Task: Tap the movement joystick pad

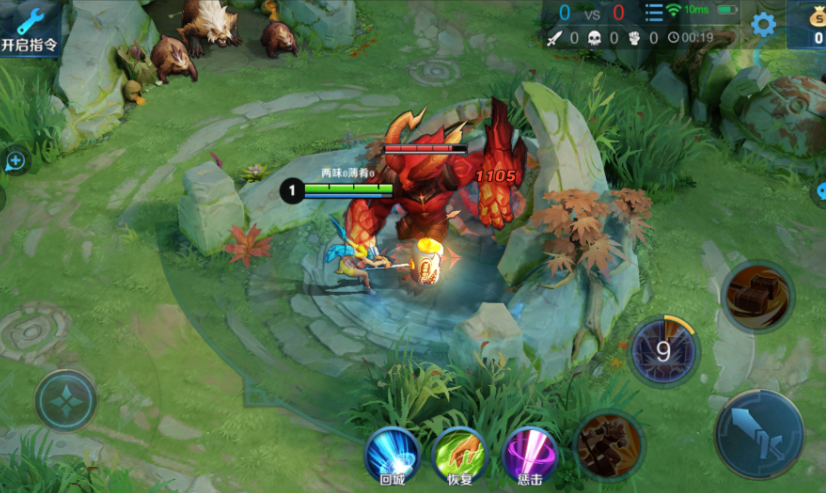Action: click(66, 401)
